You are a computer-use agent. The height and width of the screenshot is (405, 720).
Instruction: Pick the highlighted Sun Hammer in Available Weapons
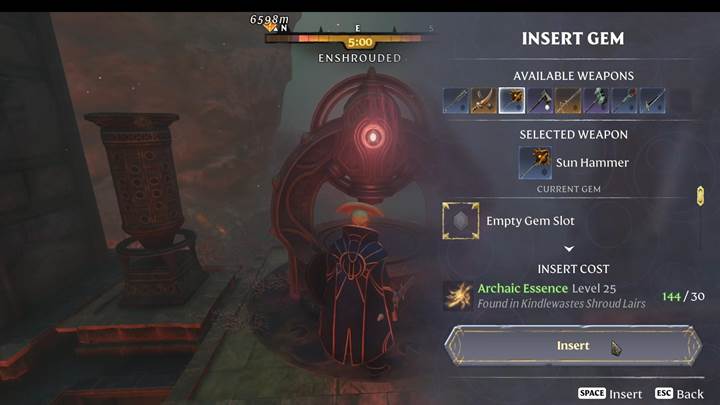tap(511, 100)
